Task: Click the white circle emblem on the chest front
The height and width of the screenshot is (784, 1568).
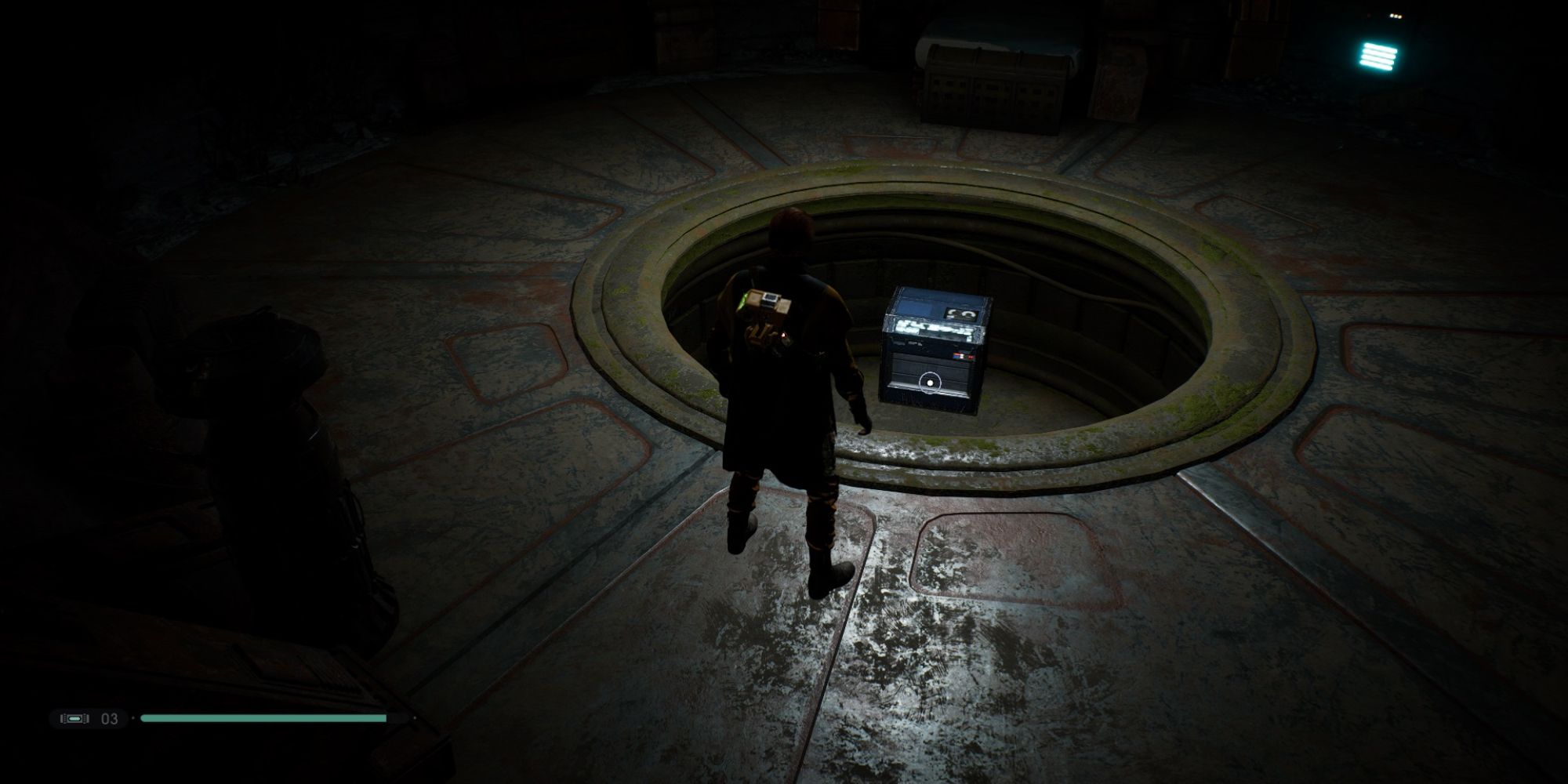Action: (x=929, y=383)
